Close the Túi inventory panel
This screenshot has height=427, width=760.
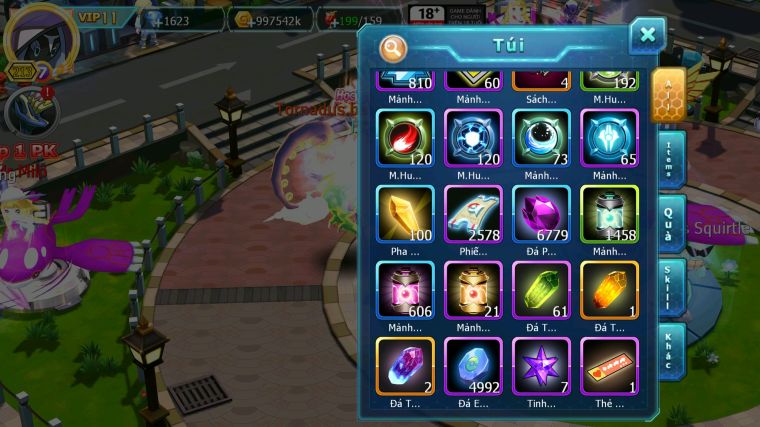tap(647, 35)
